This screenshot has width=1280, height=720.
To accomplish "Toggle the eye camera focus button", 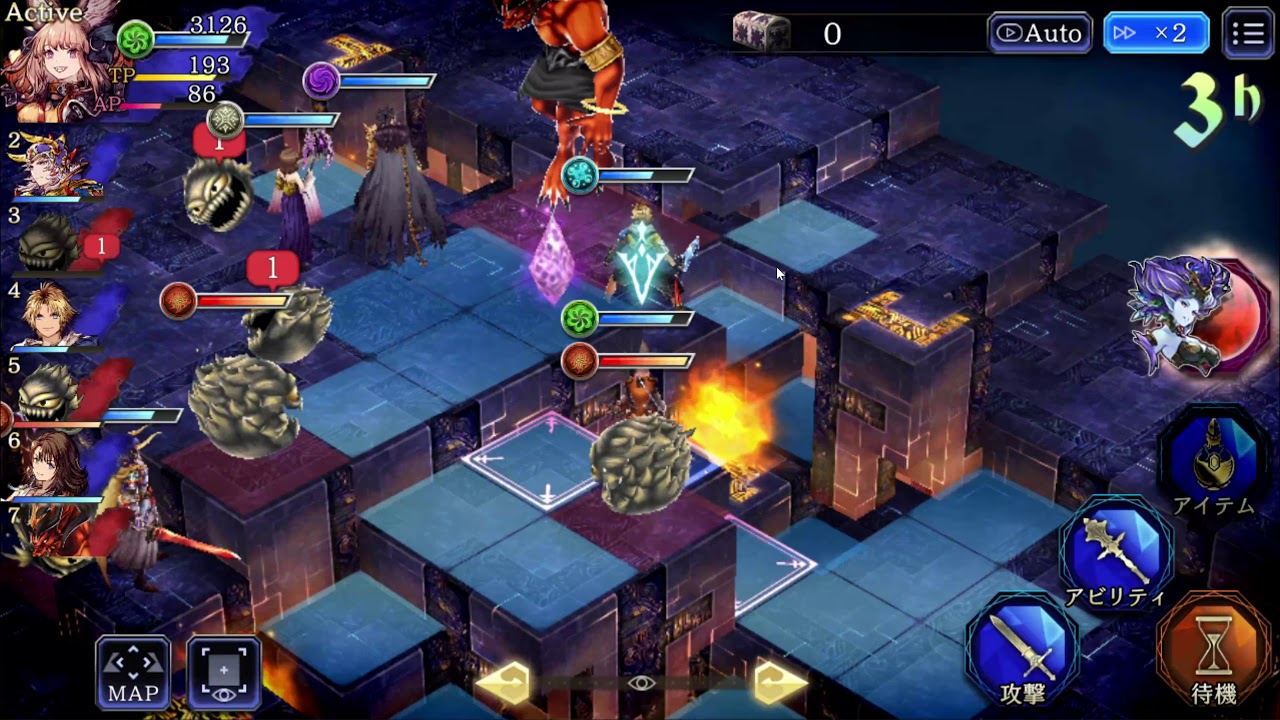I will pyautogui.click(x=224, y=672).
